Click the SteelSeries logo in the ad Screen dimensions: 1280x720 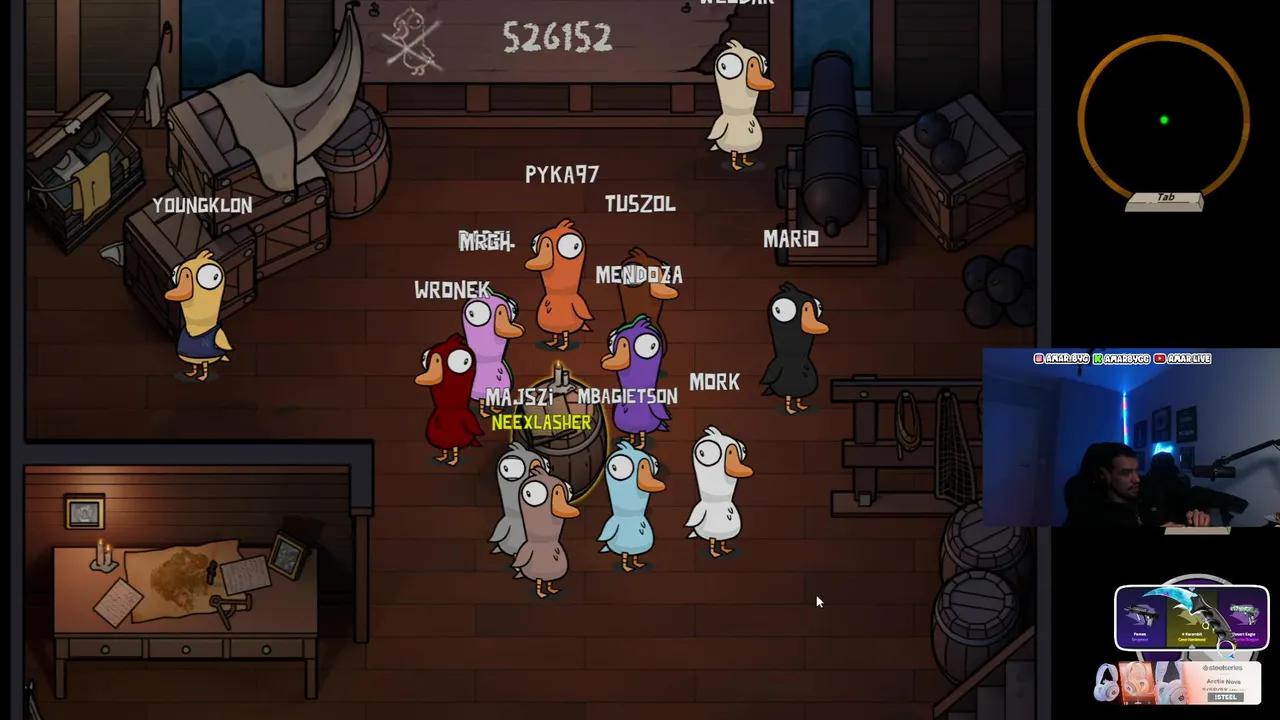pos(1222,668)
